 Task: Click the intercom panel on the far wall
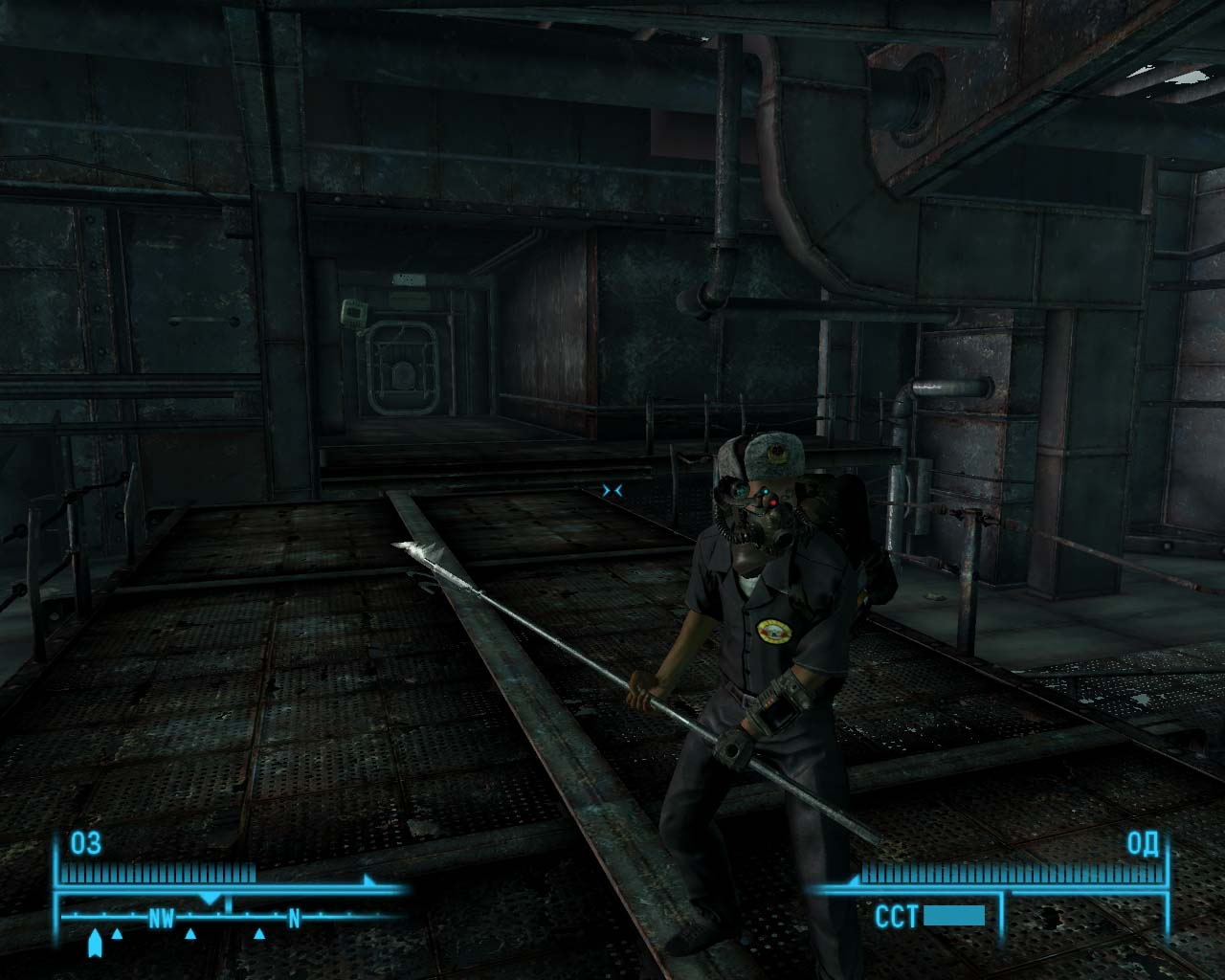[353, 313]
